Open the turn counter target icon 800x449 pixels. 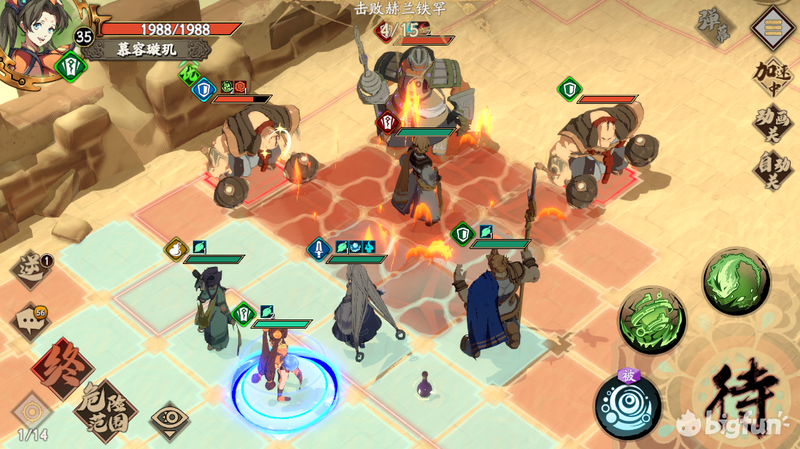(31, 412)
